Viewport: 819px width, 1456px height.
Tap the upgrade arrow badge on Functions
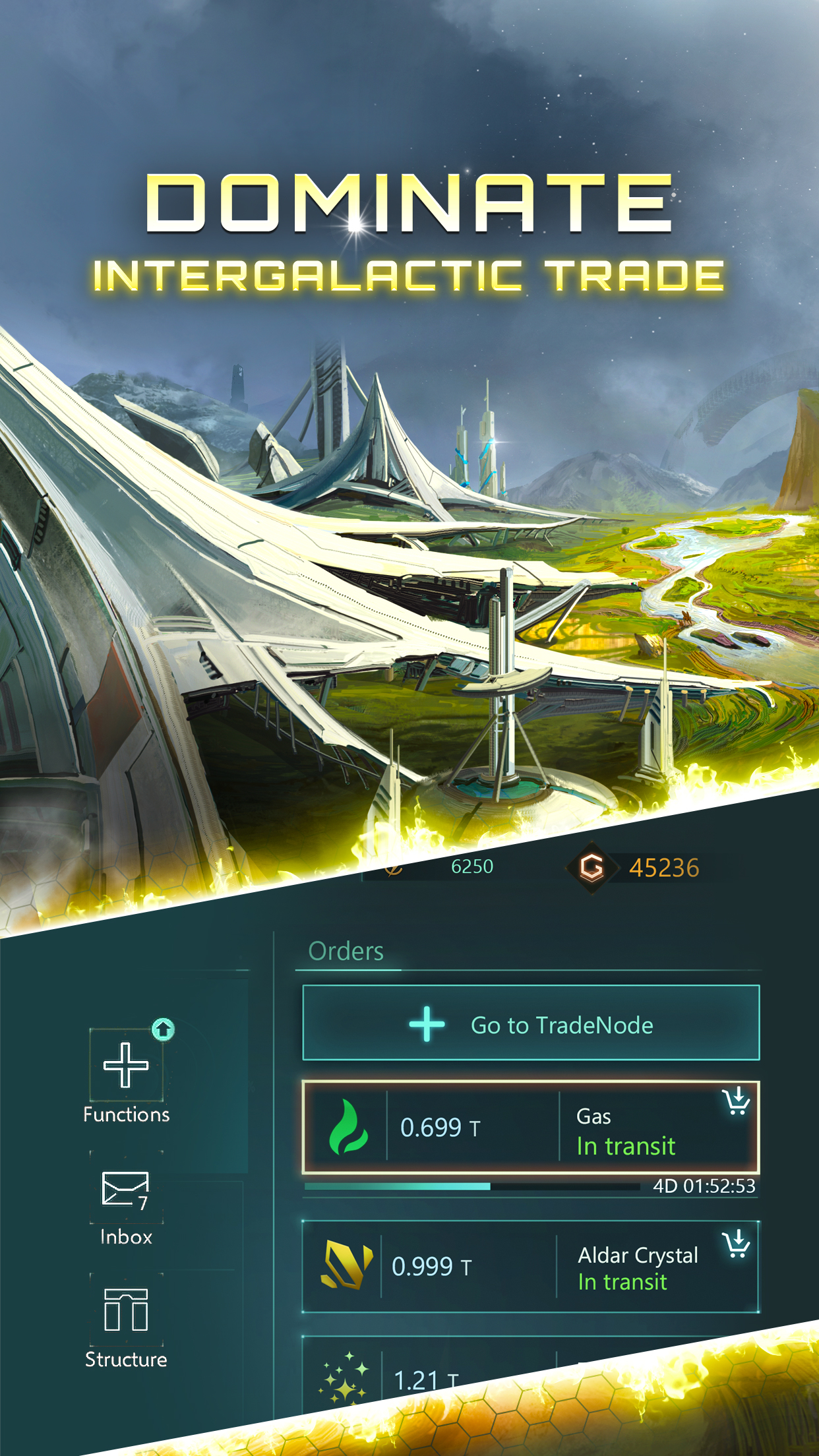[x=163, y=1029]
